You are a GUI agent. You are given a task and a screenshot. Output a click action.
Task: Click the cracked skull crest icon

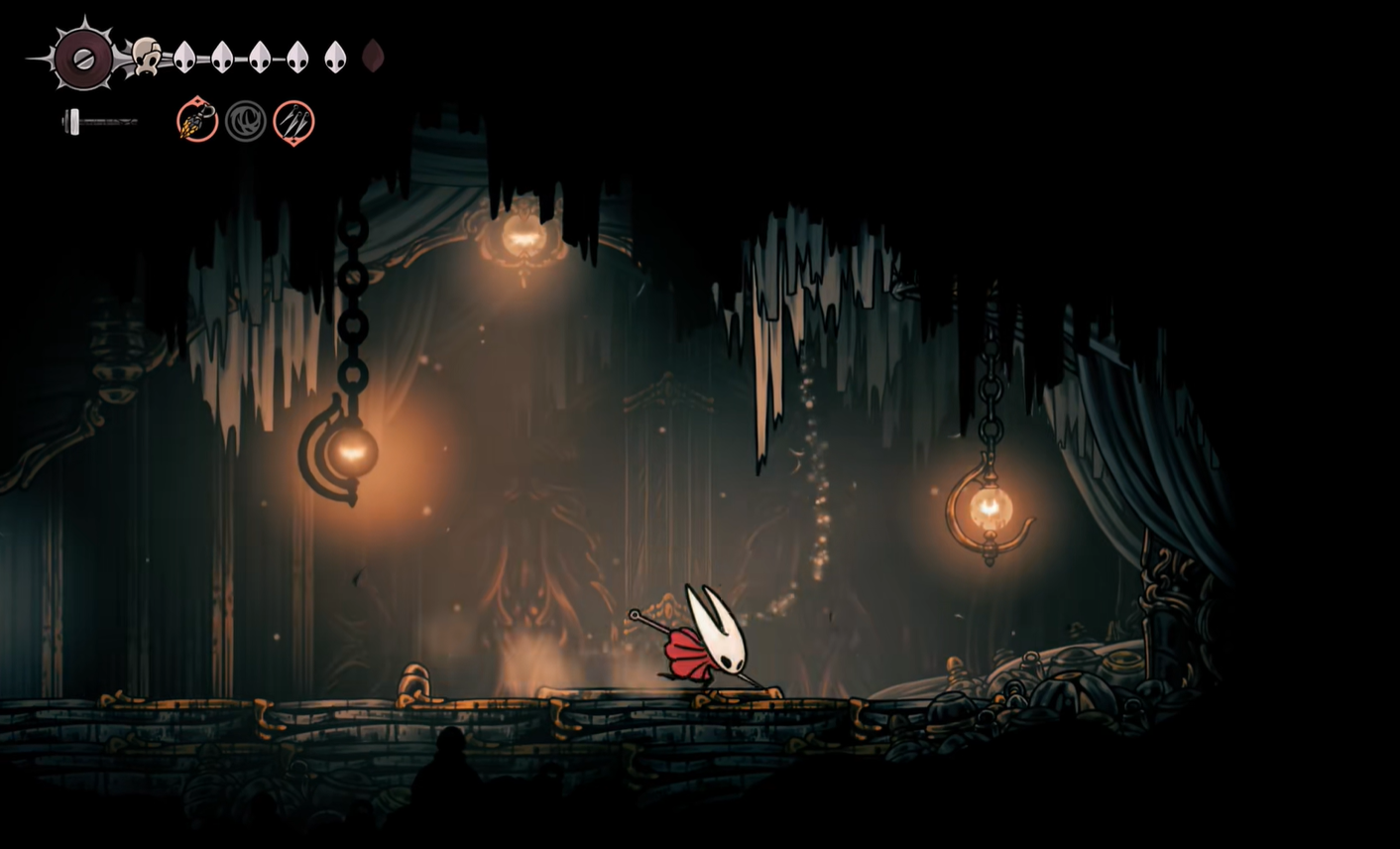pos(147,57)
